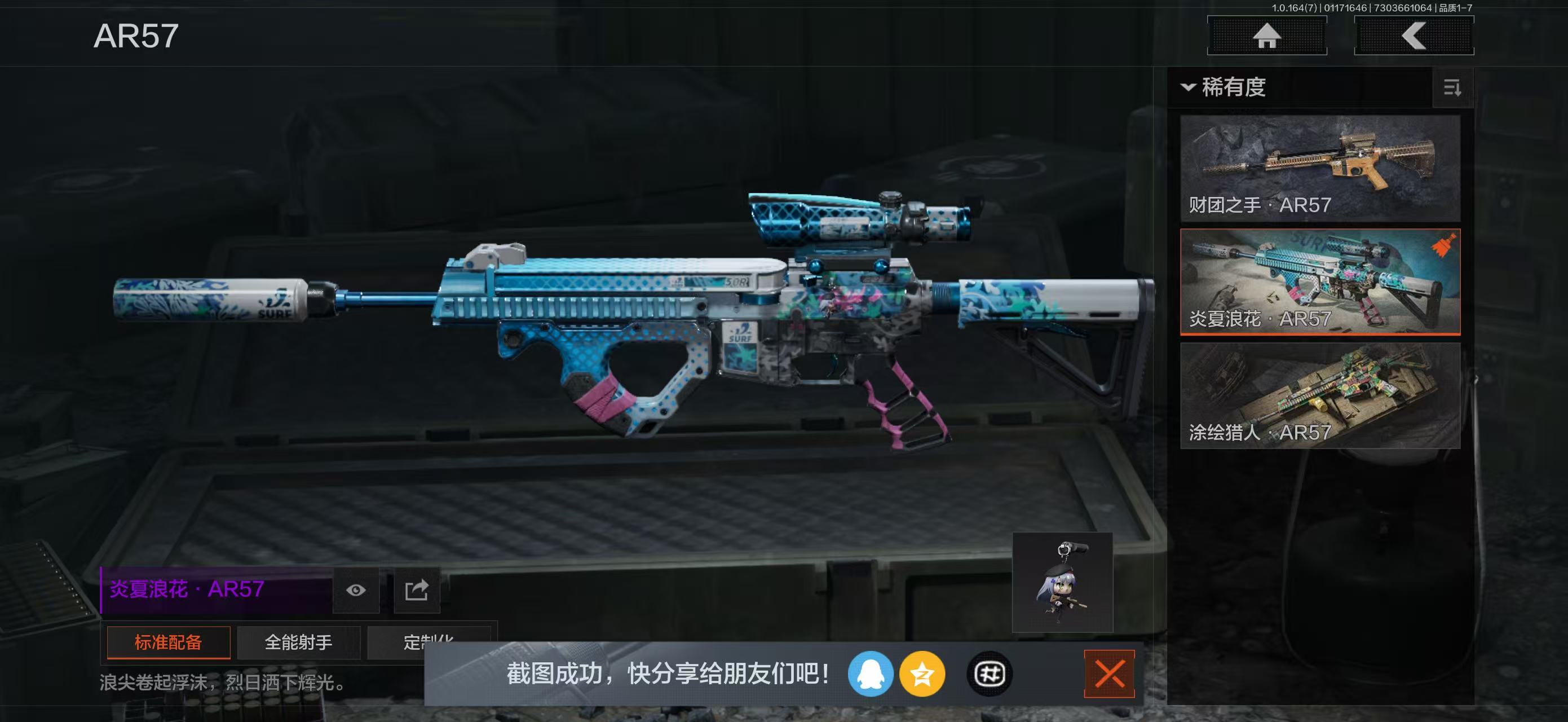Select the 涂绘猎人 · AR57 skin
The height and width of the screenshot is (722, 1568).
coord(1320,396)
